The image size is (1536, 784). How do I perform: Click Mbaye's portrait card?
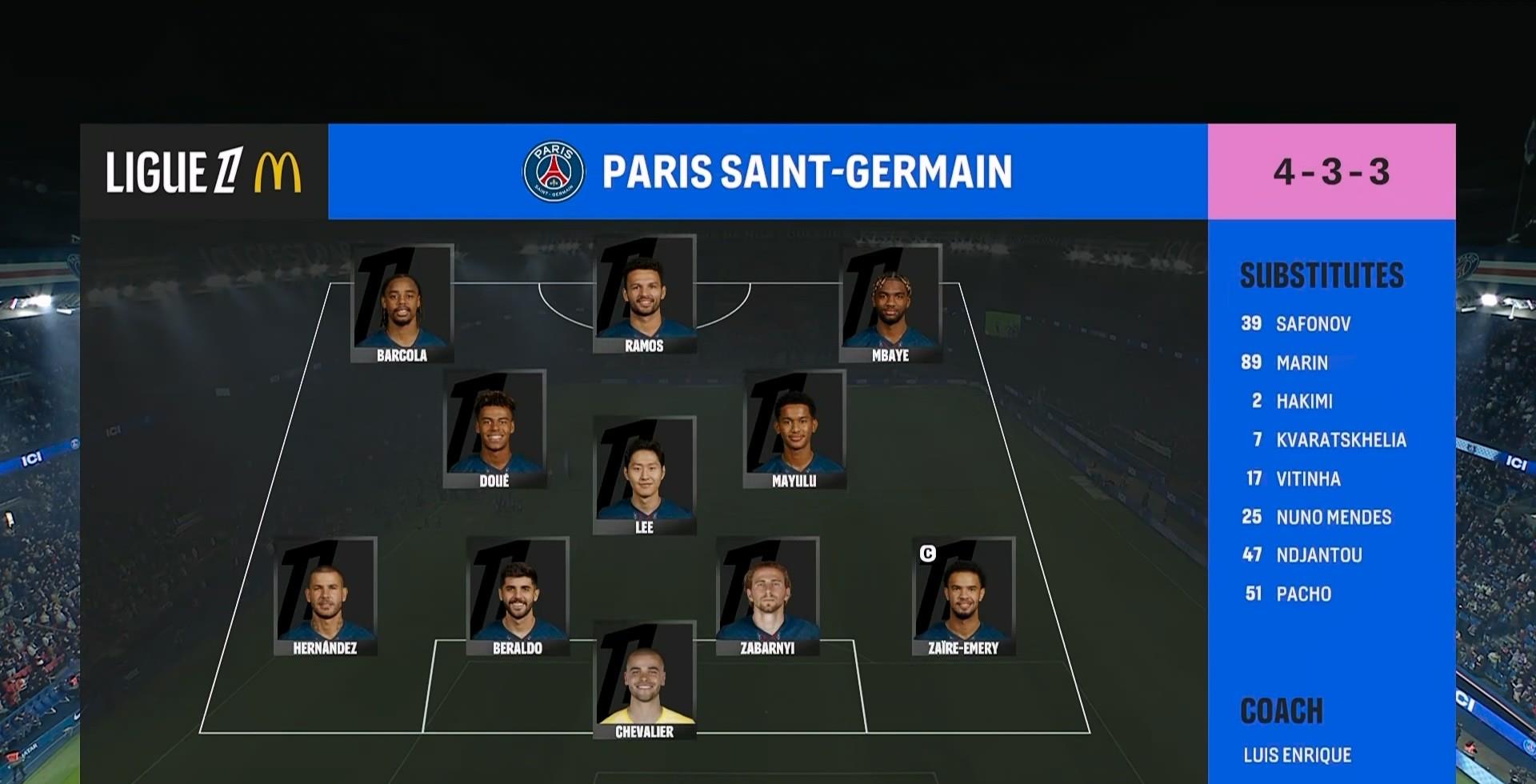click(x=890, y=304)
